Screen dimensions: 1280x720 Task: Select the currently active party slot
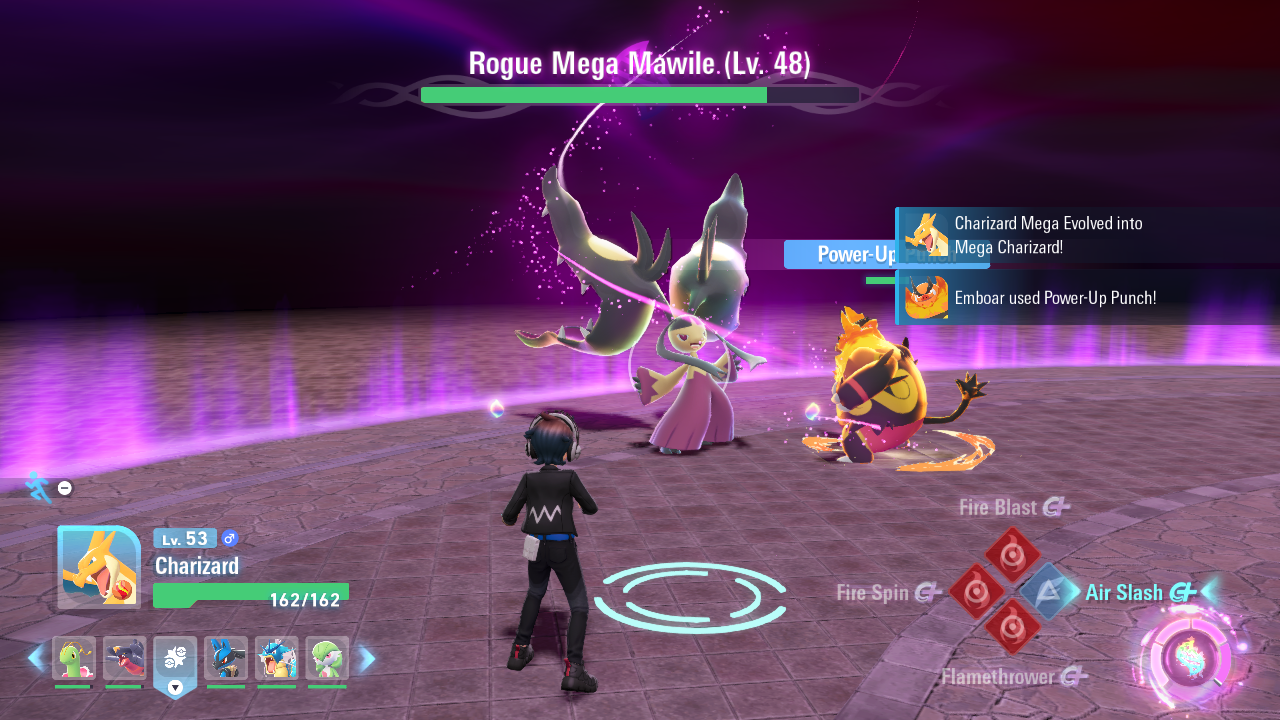coord(175,661)
